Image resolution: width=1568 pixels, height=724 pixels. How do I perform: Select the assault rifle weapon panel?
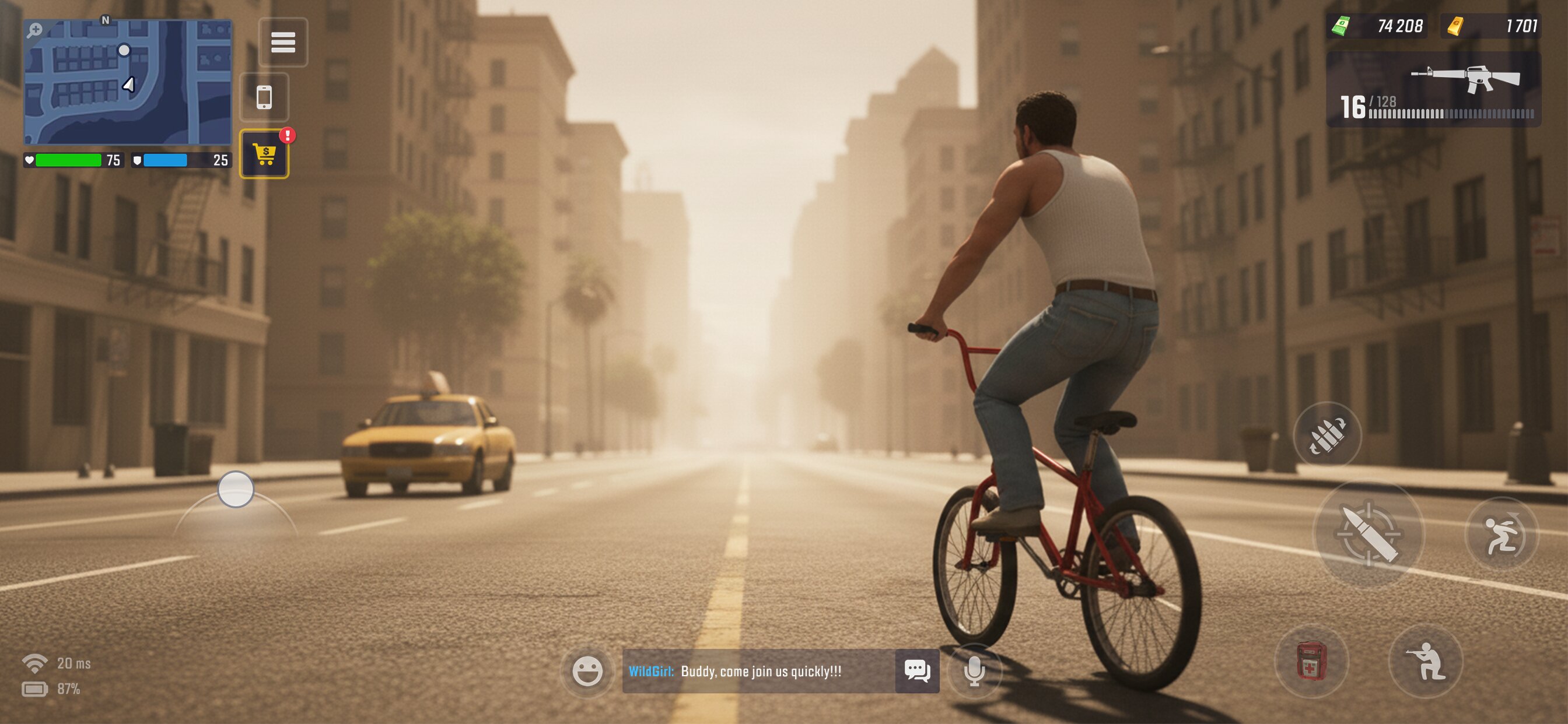tap(1433, 89)
